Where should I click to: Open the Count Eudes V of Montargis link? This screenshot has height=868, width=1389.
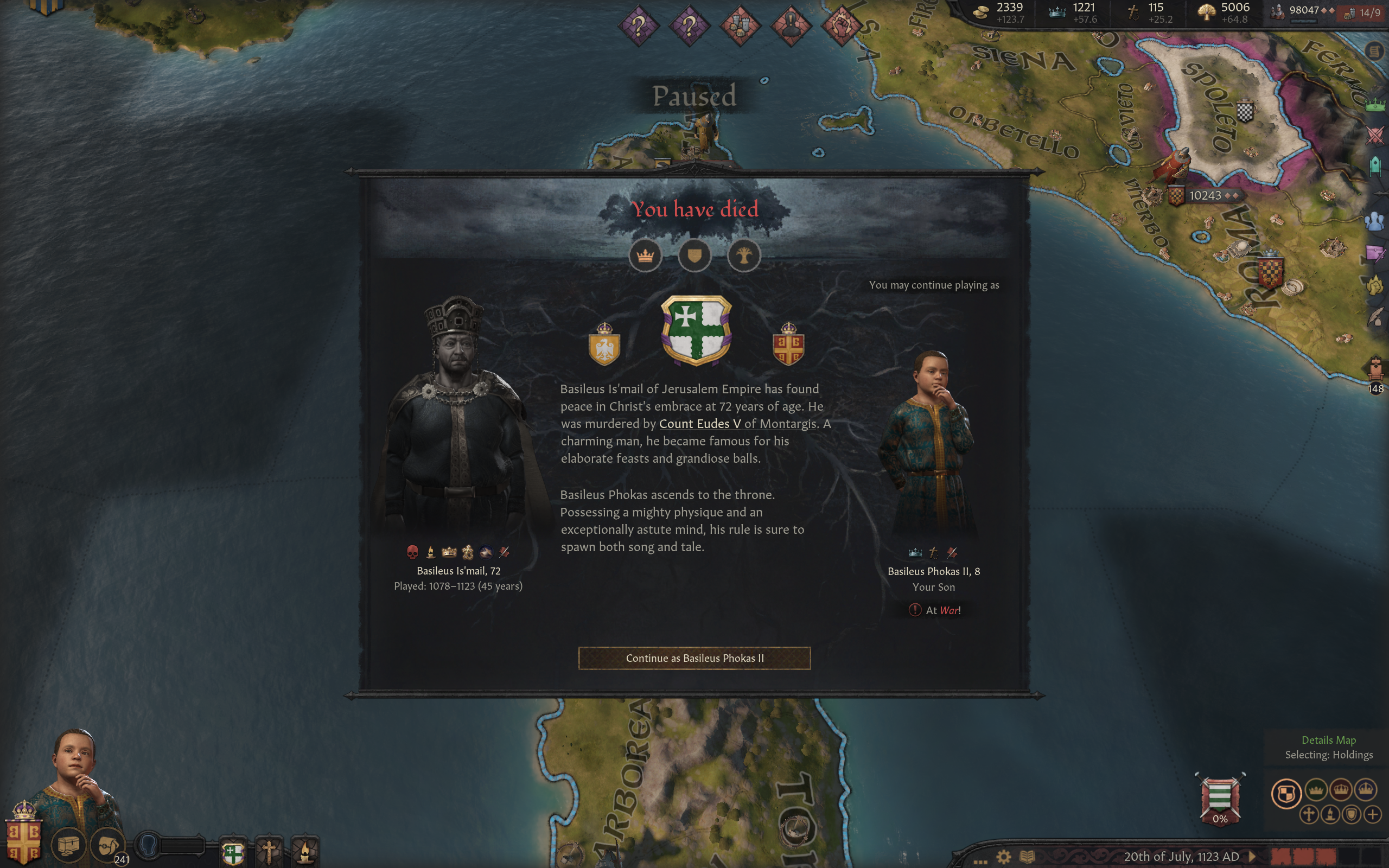click(737, 424)
